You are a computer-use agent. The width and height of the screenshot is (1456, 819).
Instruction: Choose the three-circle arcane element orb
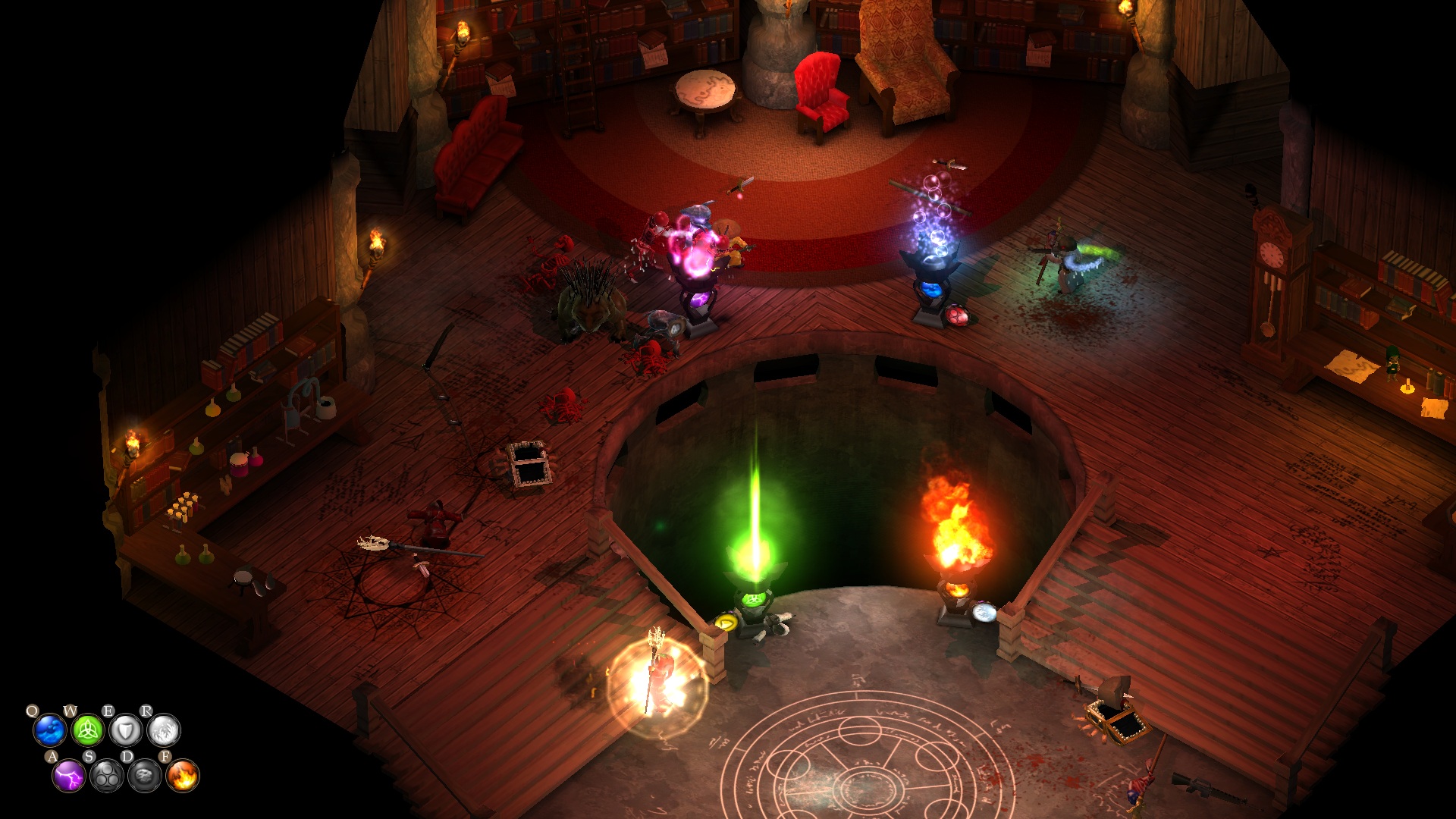107,777
